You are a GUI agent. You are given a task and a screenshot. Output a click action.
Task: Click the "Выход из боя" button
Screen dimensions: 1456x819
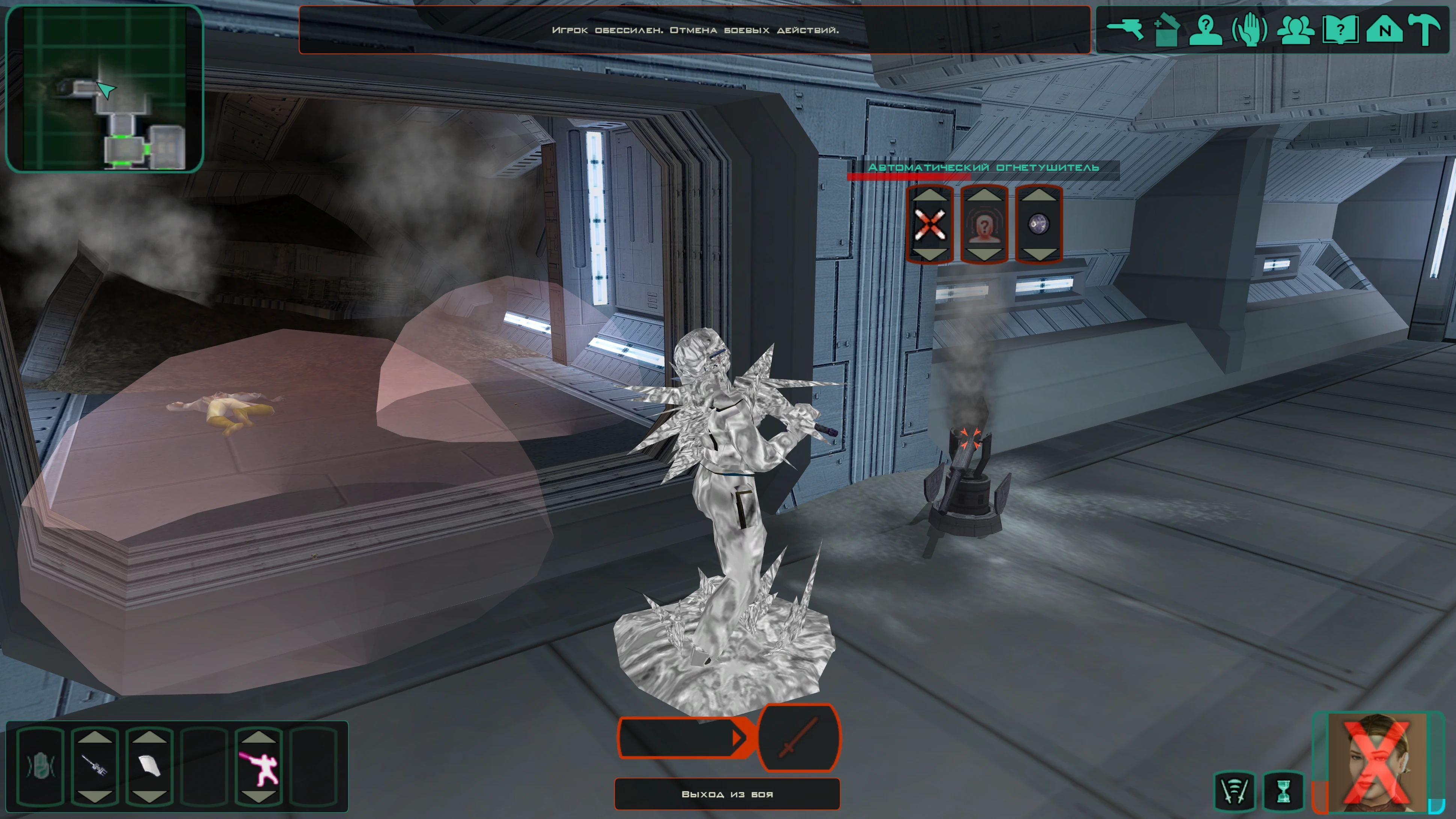pos(727,794)
